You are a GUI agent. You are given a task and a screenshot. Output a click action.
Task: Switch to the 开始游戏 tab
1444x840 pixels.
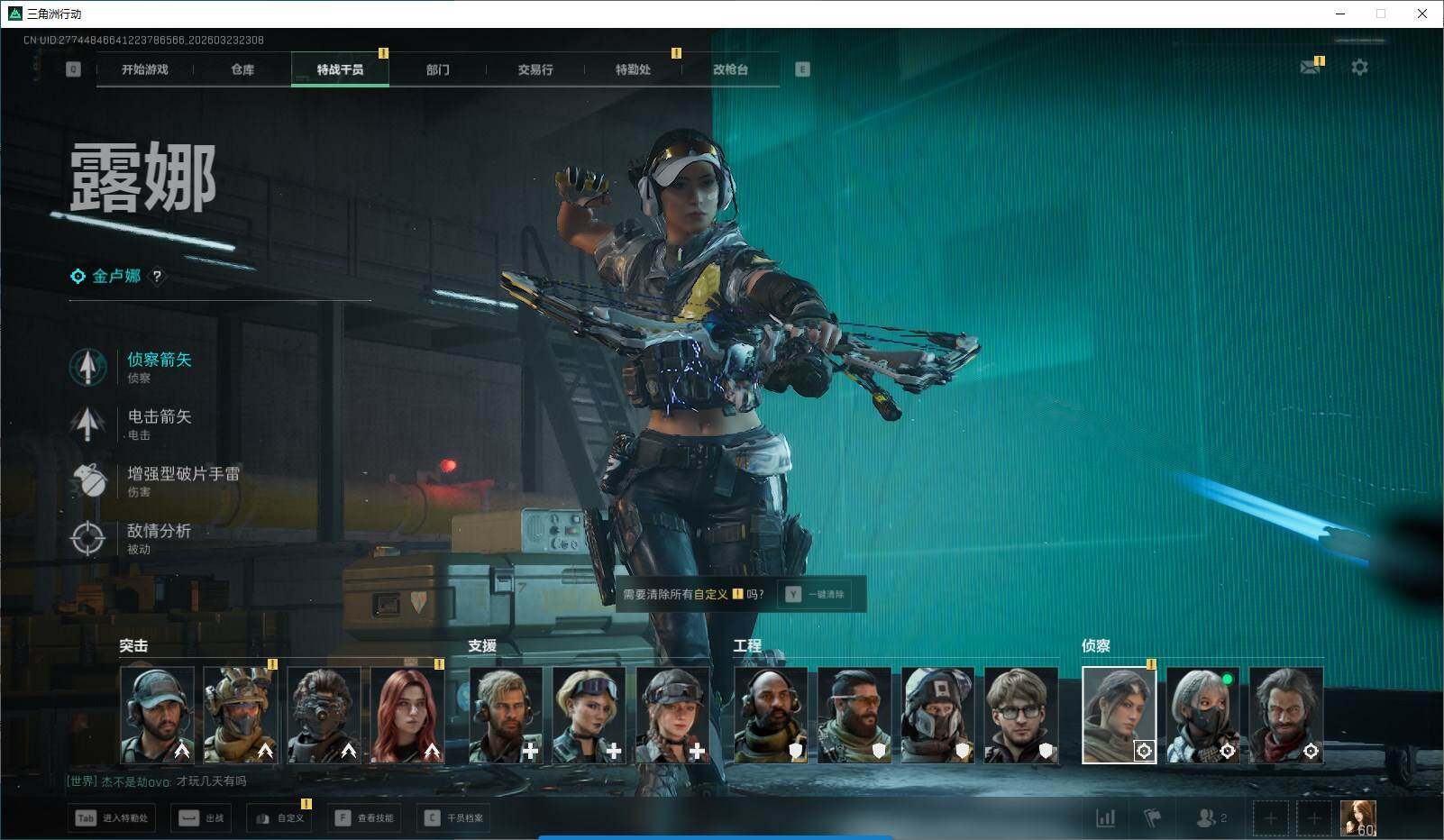point(145,69)
